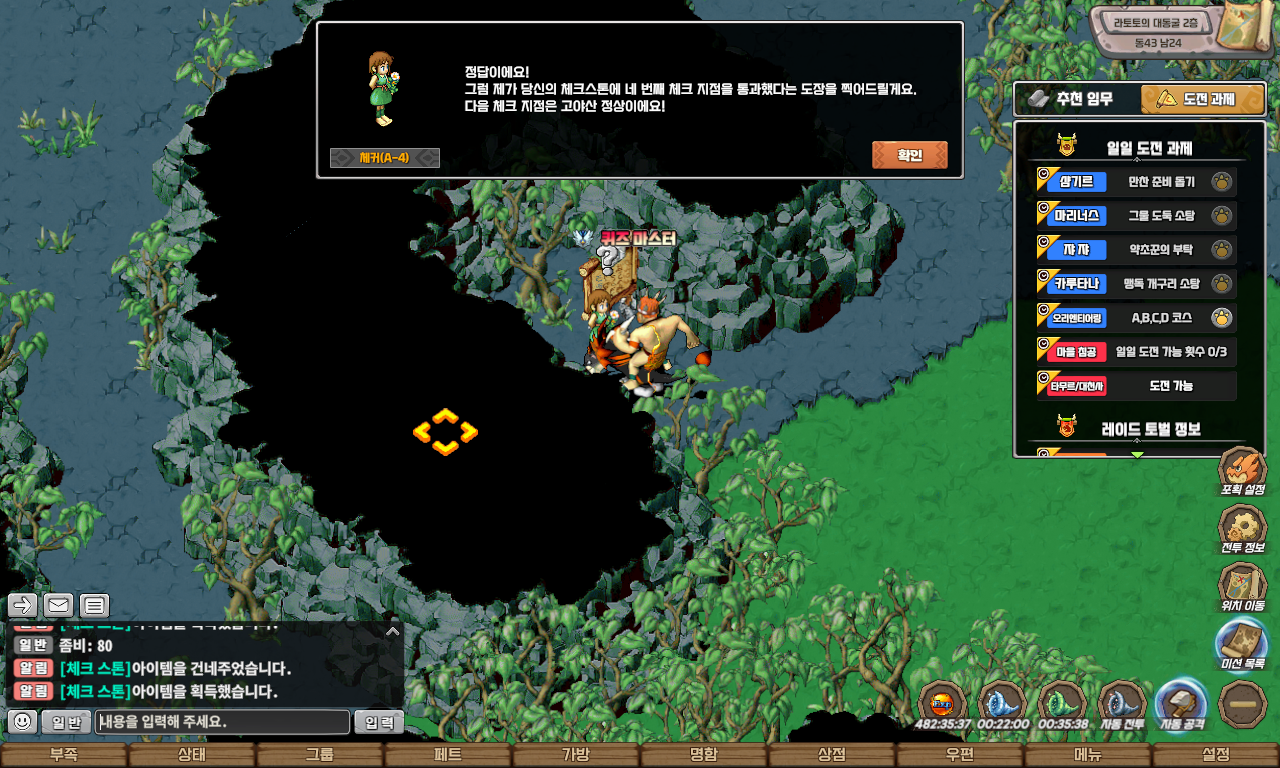Open the 위치 이동 map travel icon
This screenshot has height=768, width=1280.
coord(1243,587)
